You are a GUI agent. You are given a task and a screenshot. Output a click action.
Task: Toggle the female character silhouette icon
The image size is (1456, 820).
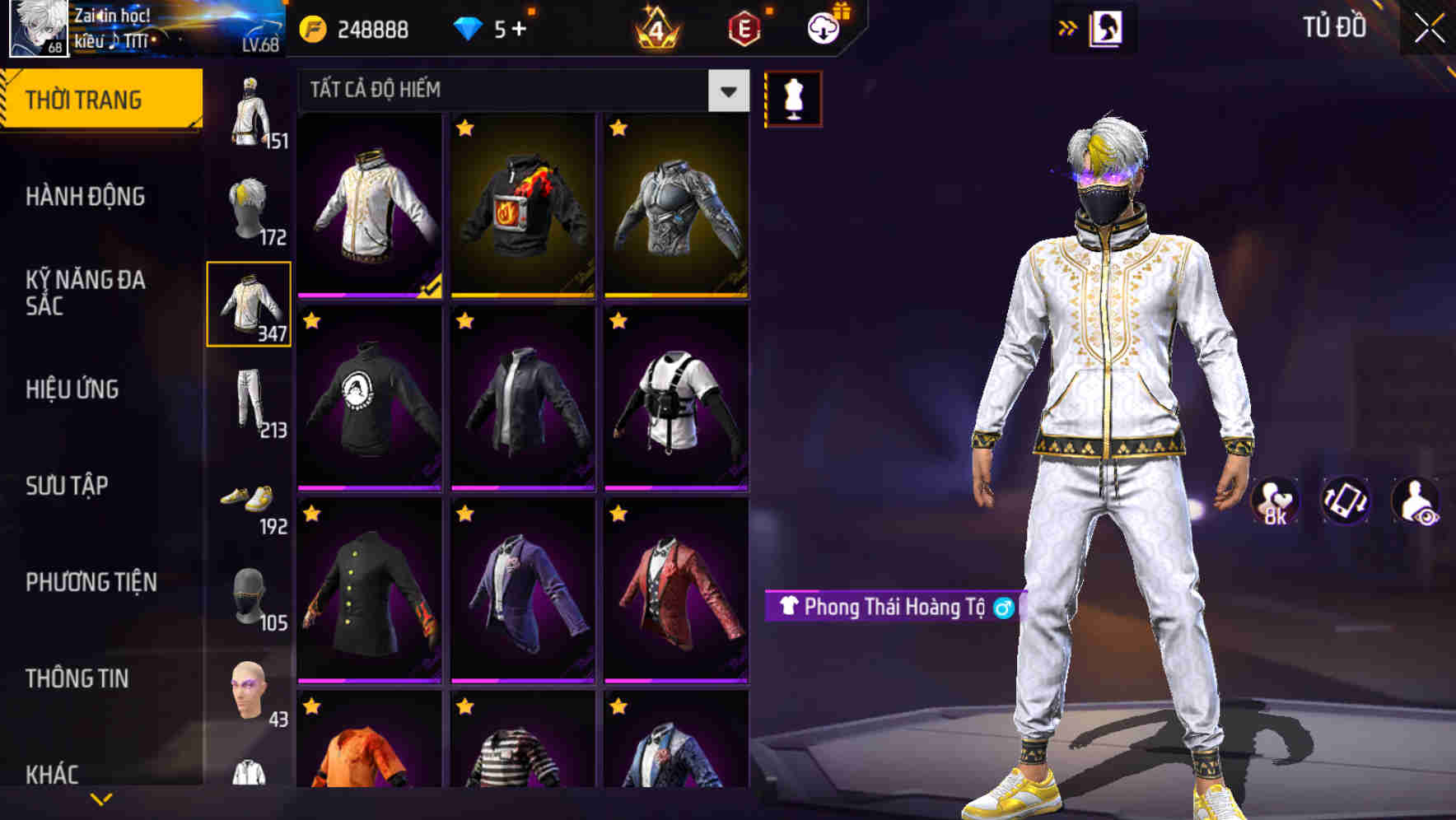[1108, 27]
